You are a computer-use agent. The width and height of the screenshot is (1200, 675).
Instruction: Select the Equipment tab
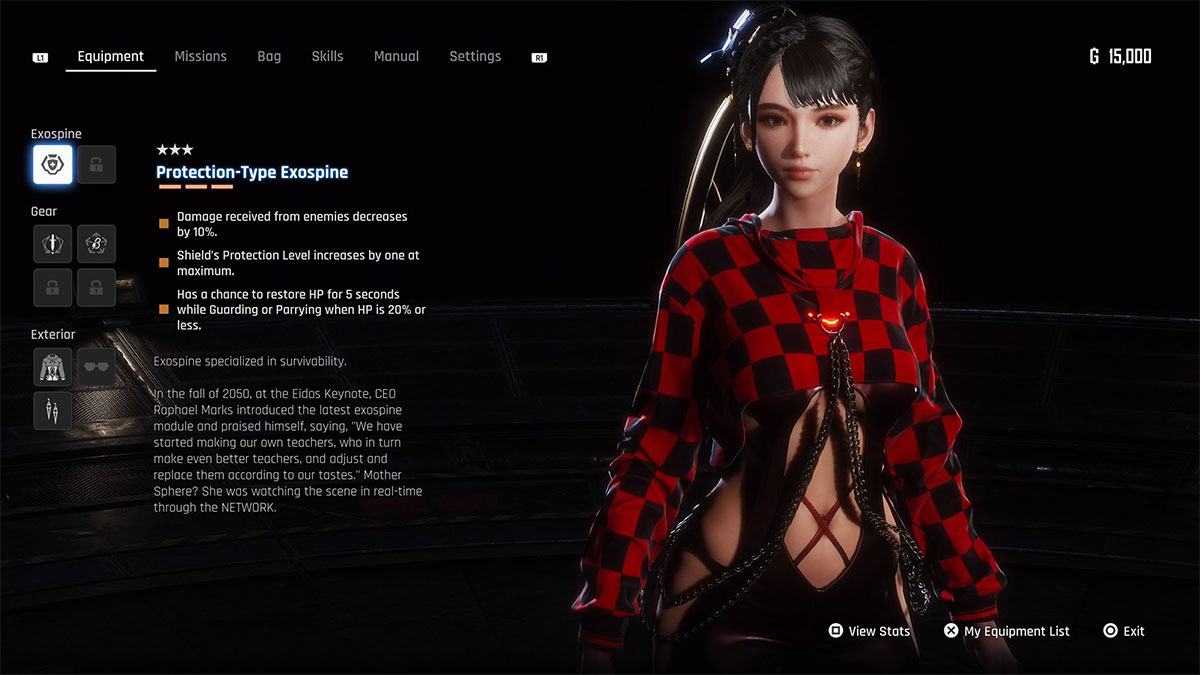tap(111, 56)
